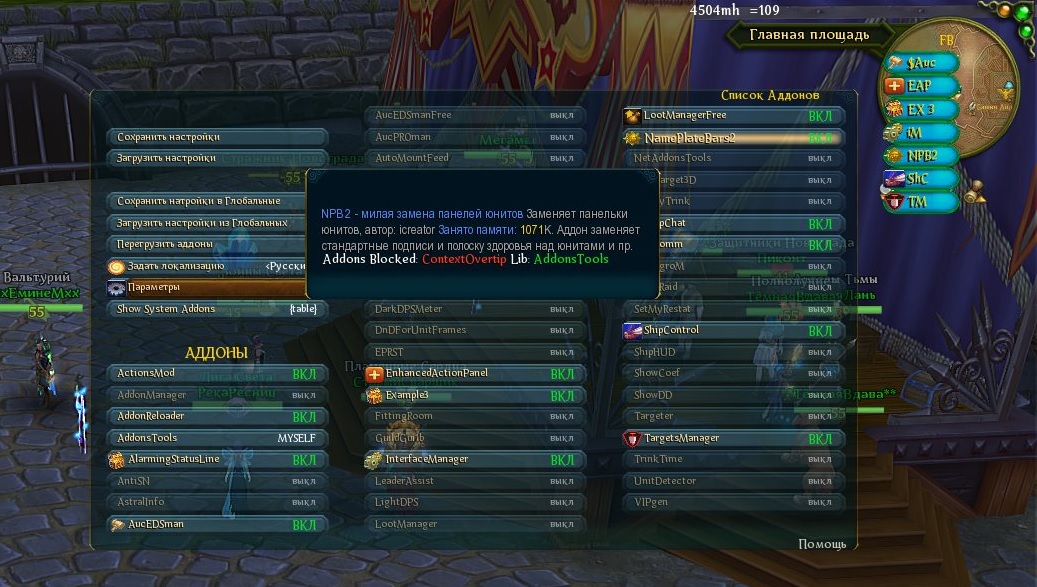Toggle the ActionsMod addon
The height and width of the screenshot is (587, 1037).
[x=216, y=373]
